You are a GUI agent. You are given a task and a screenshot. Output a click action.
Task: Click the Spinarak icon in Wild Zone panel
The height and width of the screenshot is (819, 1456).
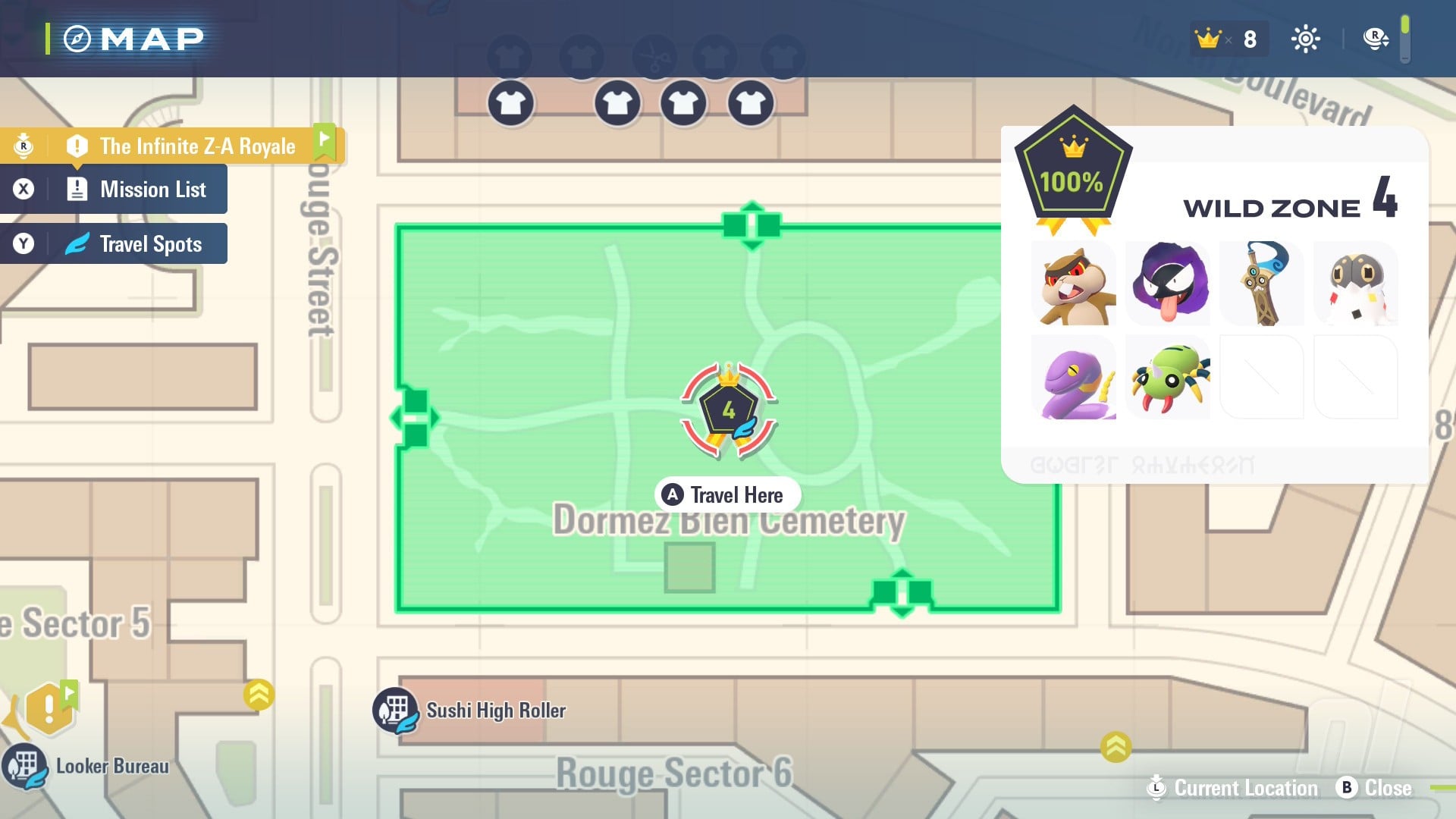(1168, 377)
